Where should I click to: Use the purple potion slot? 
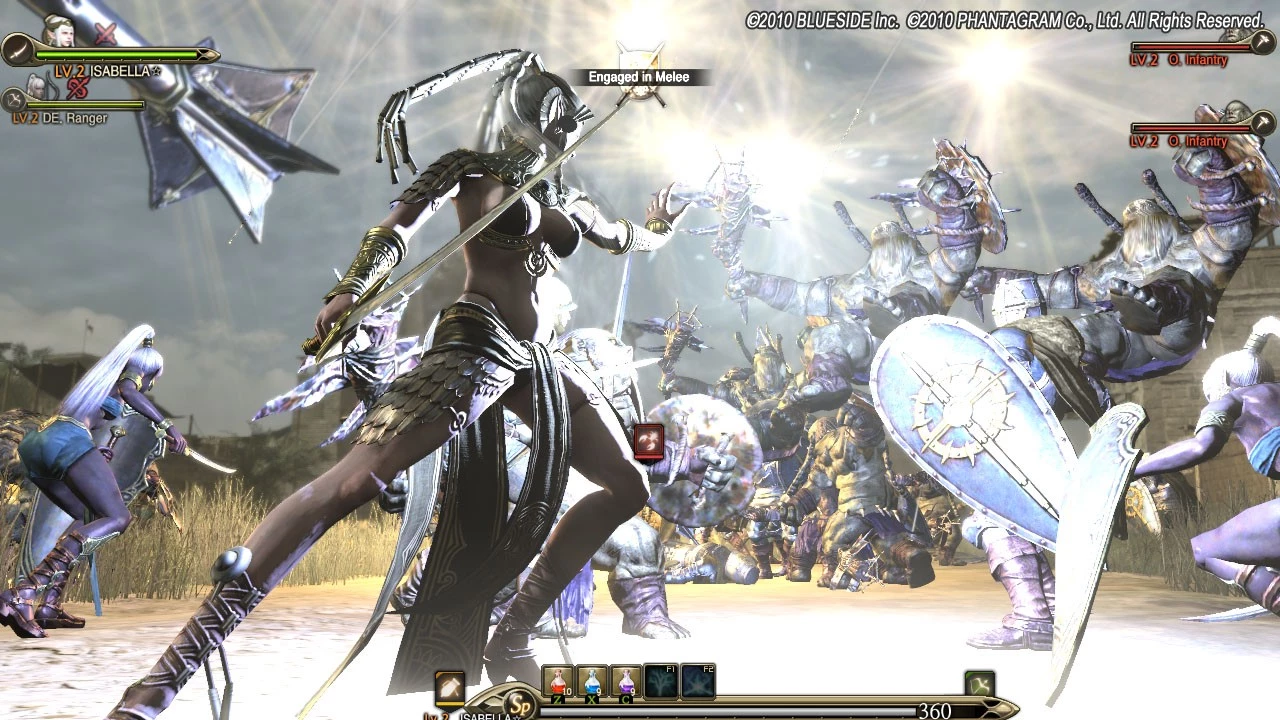(626, 681)
